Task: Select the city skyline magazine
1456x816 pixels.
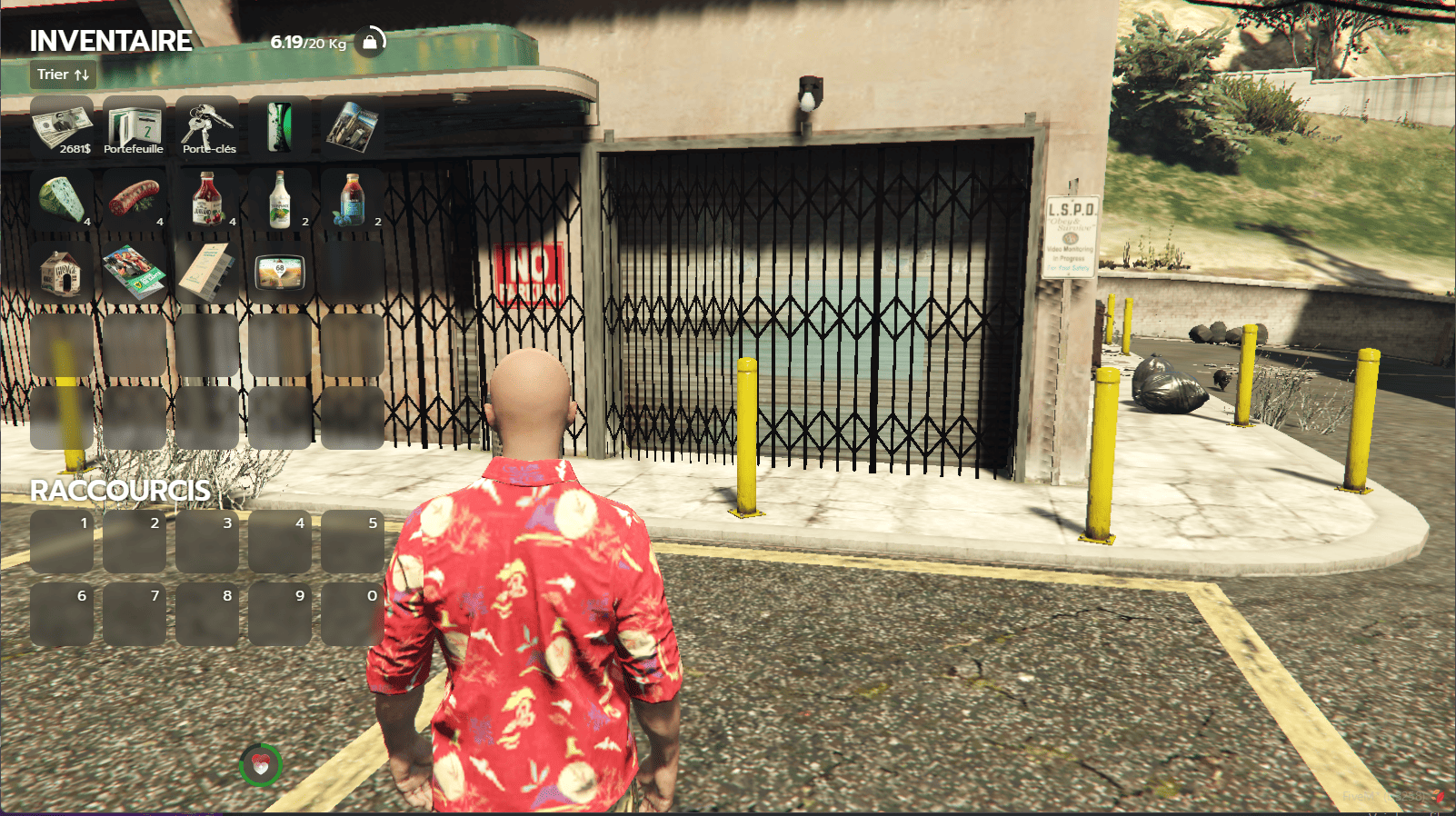Action: (x=353, y=127)
